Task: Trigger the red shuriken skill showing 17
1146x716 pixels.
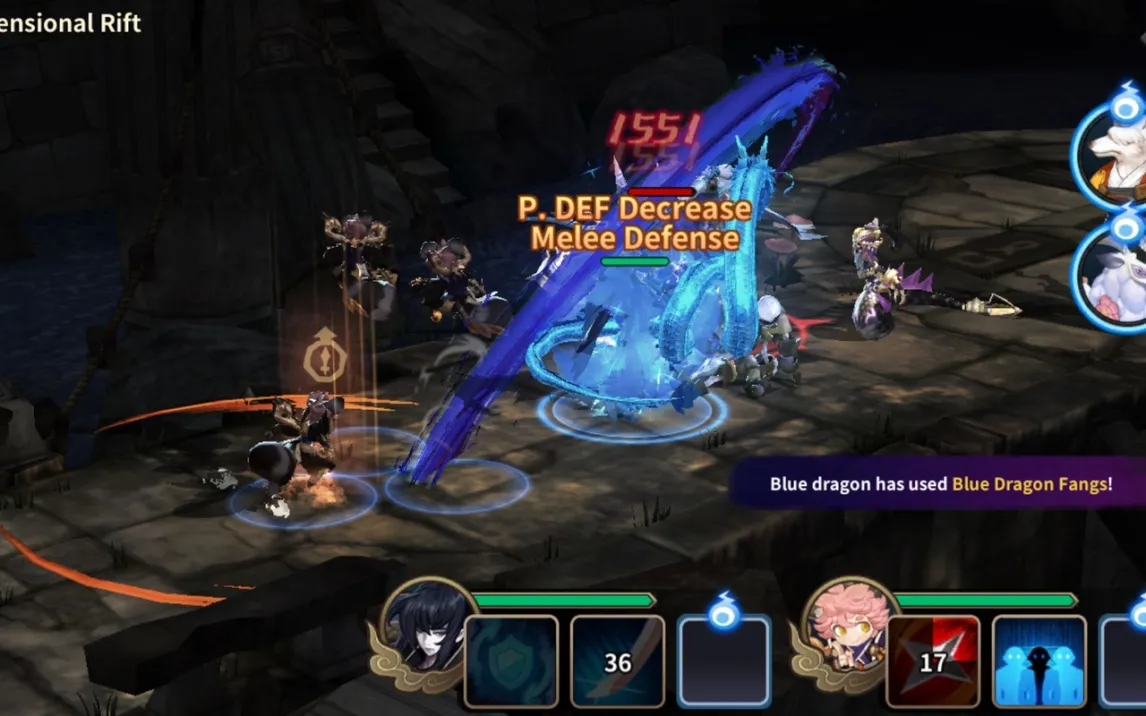Action: pos(933,661)
